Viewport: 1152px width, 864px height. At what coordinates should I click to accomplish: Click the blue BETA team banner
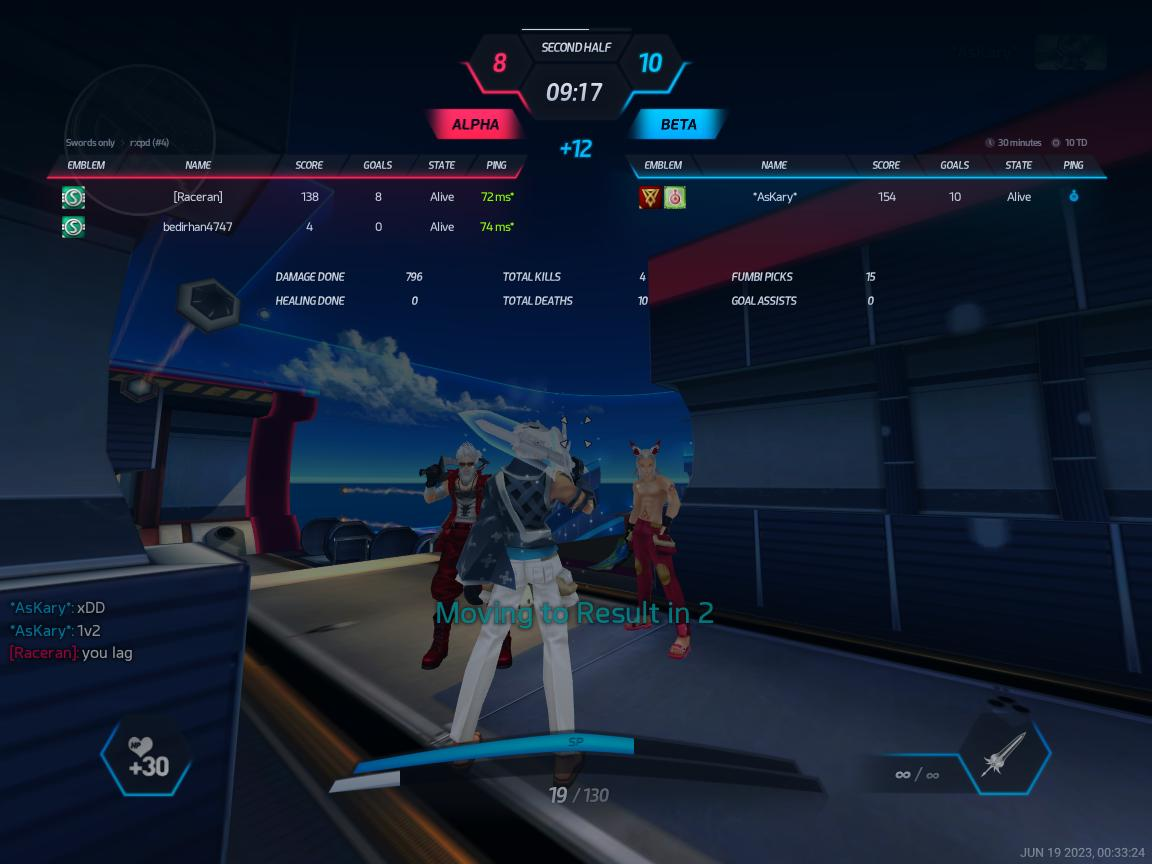pos(678,125)
